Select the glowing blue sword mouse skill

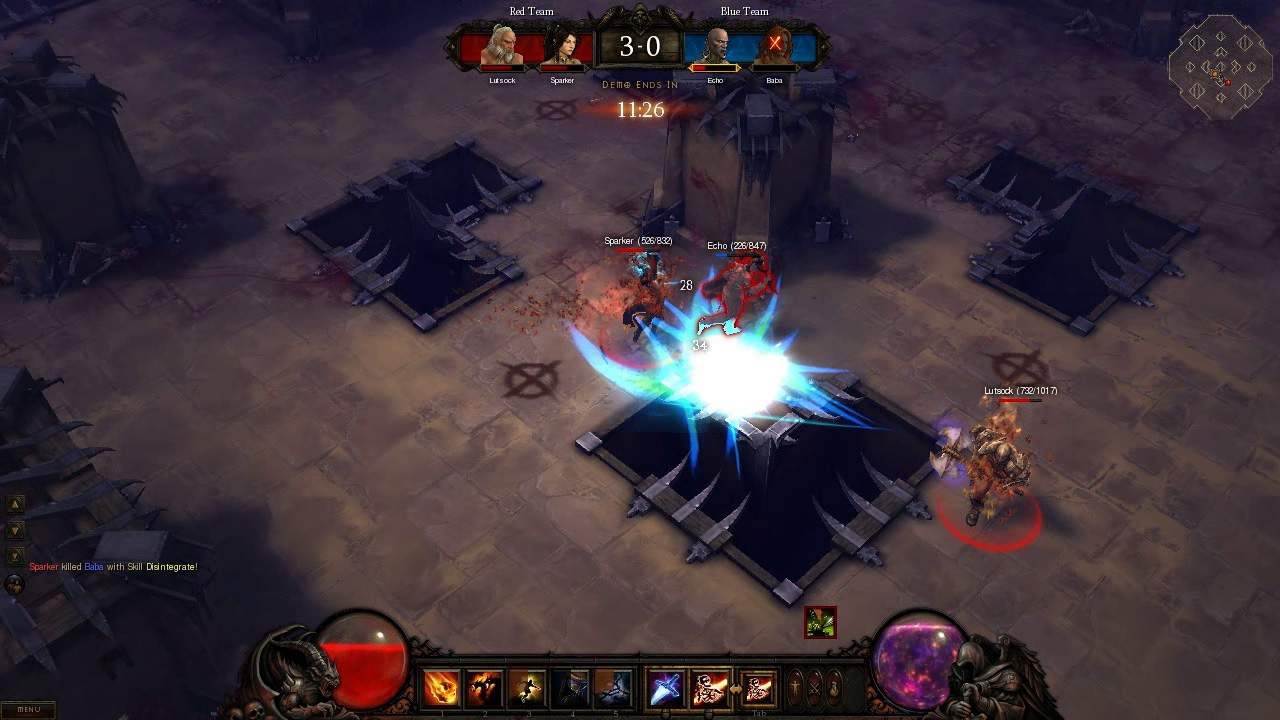[667, 688]
